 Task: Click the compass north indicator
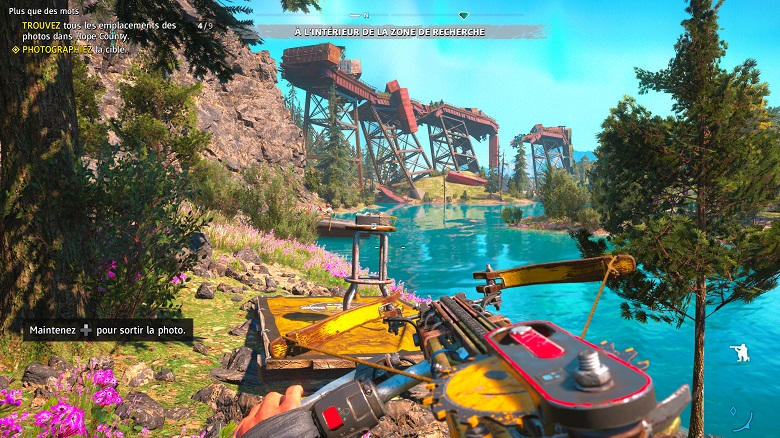click(x=365, y=16)
